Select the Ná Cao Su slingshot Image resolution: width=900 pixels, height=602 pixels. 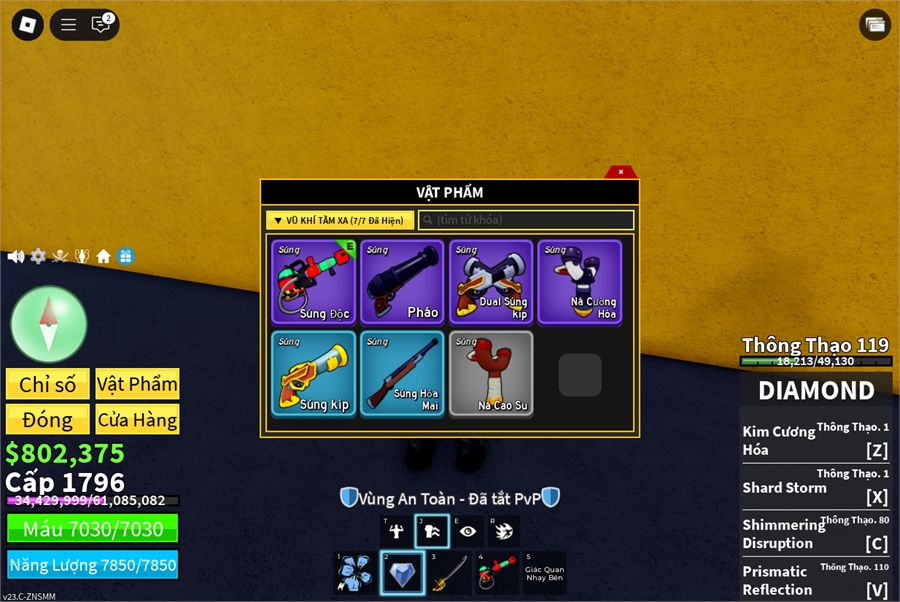491,373
